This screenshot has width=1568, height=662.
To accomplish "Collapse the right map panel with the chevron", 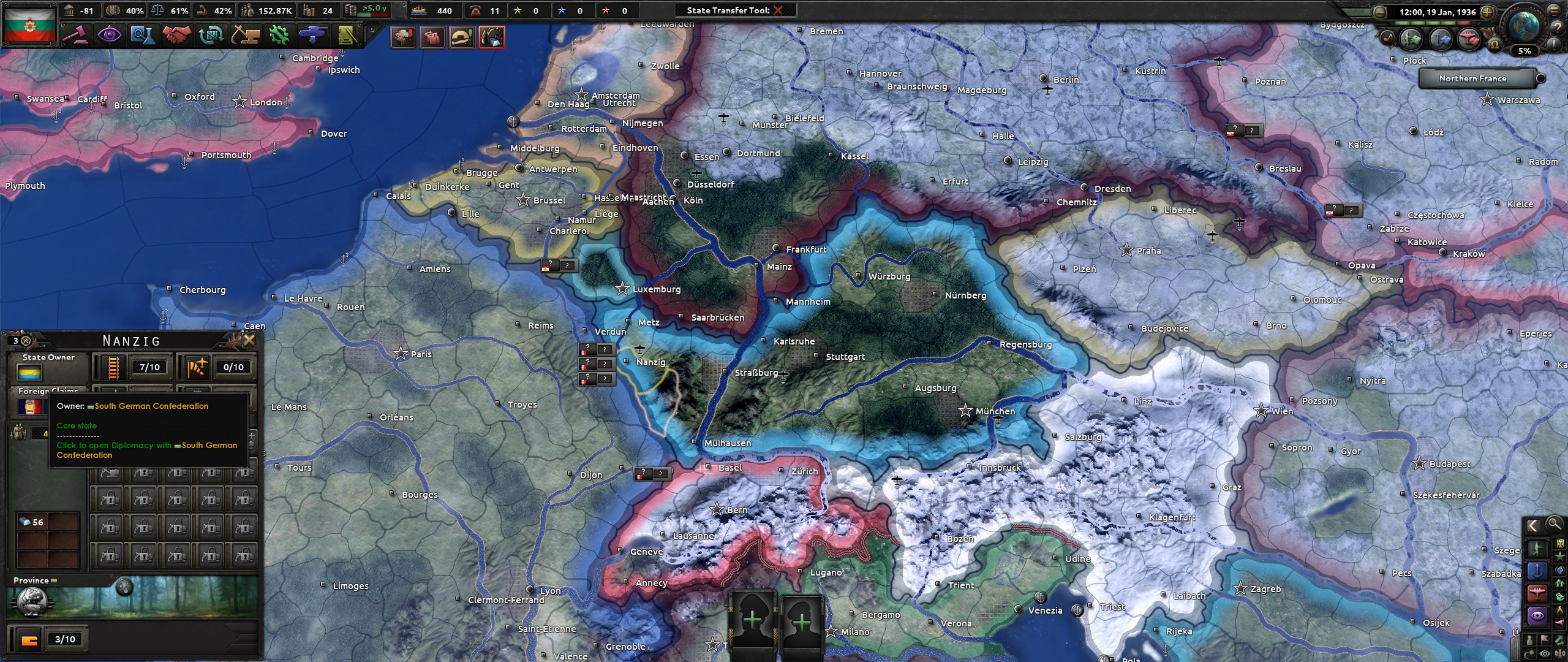I will click(1533, 525).
